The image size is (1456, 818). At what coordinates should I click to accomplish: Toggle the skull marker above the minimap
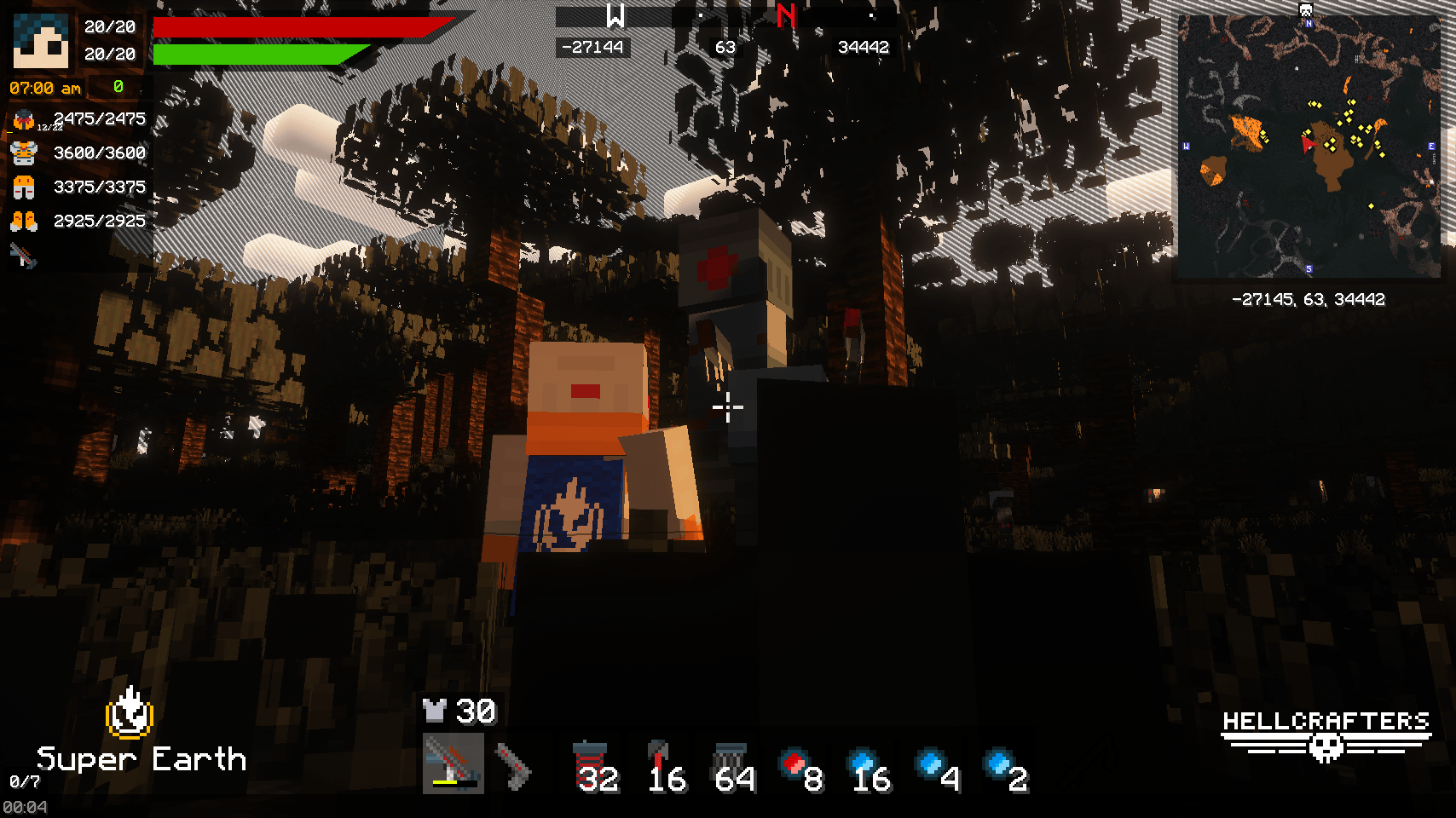(x=1305, y=10)
